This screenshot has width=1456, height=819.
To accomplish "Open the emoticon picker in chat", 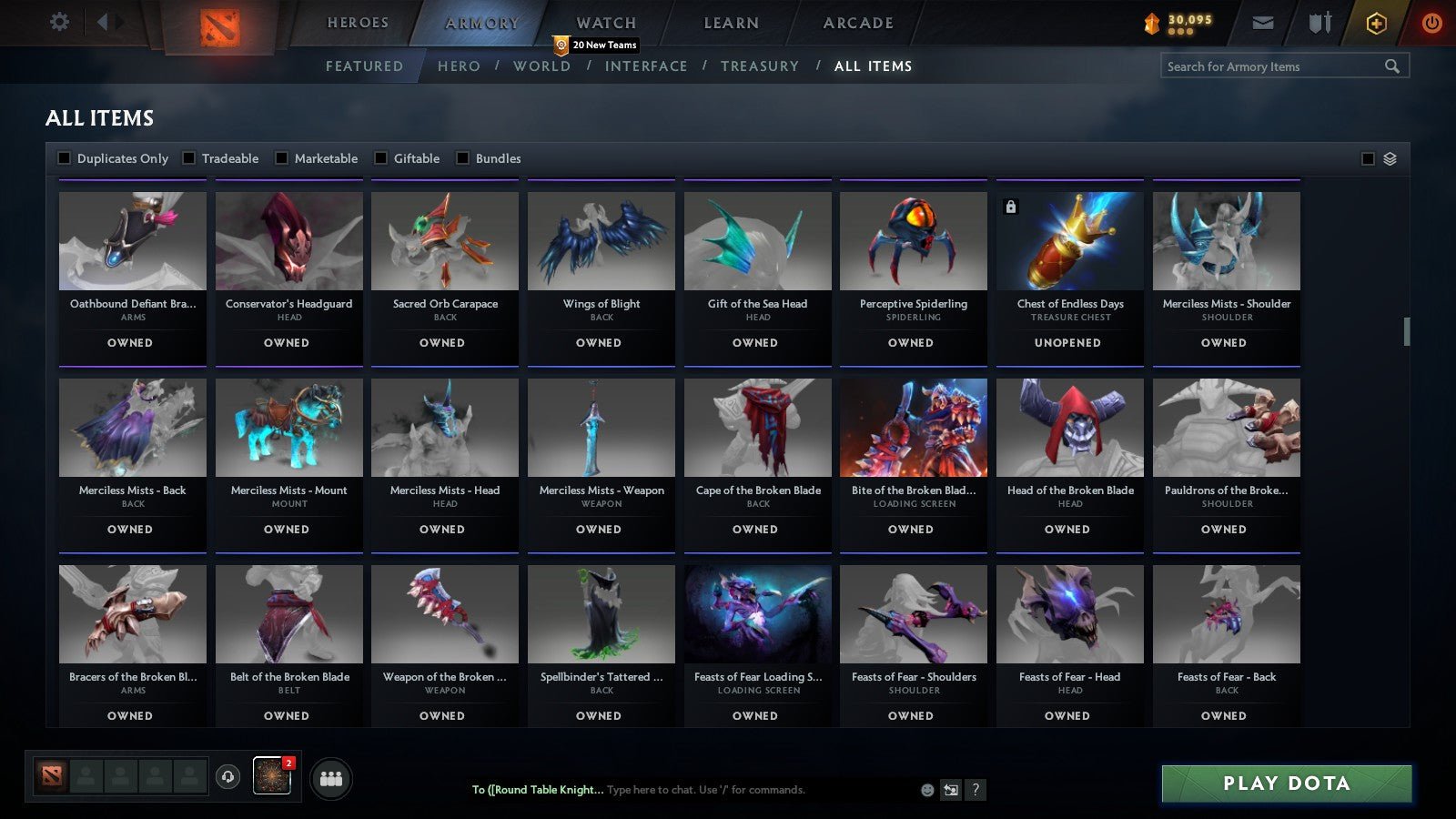I will pos(925,791).
